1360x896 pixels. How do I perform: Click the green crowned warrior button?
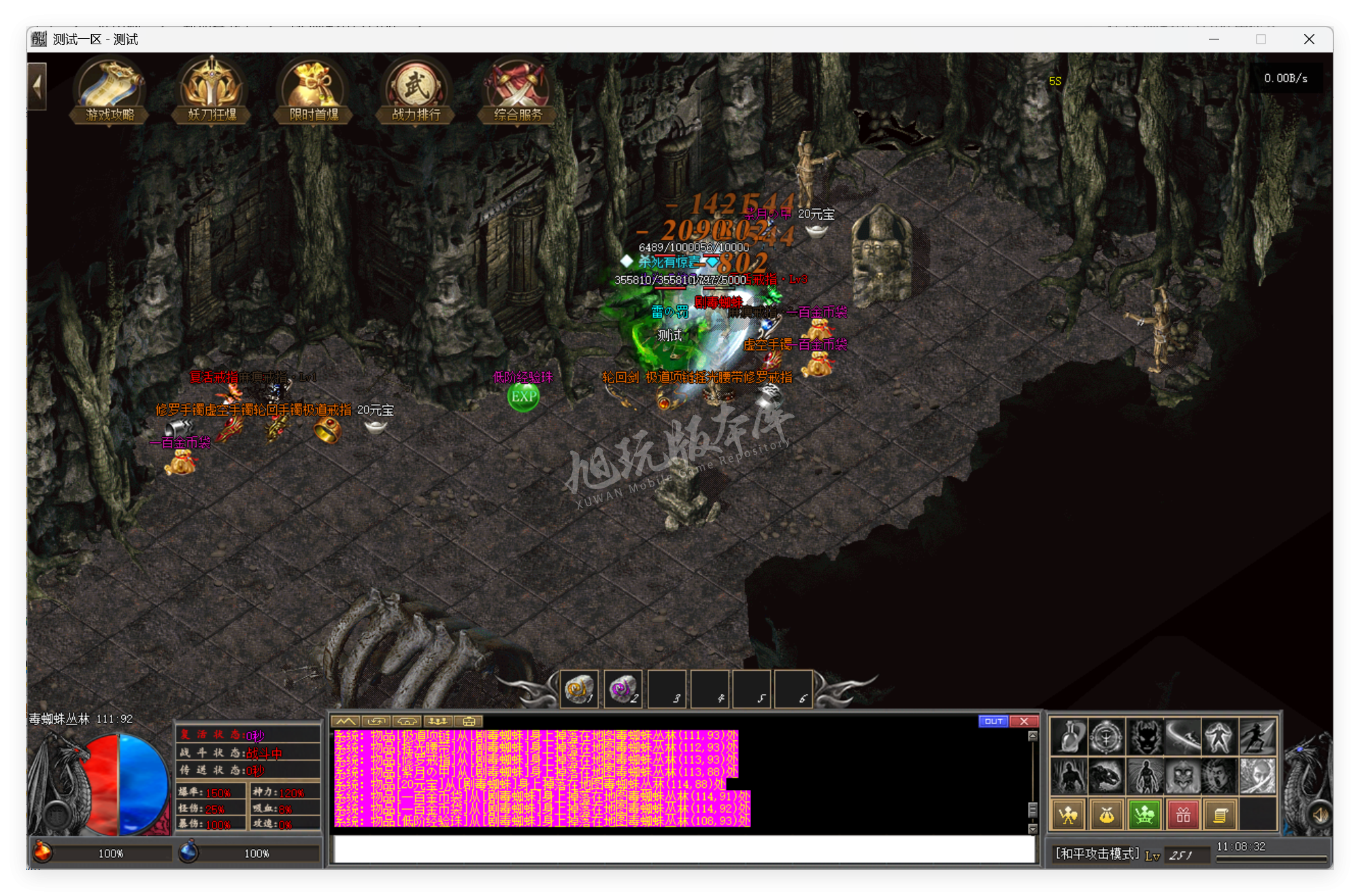[1145, 815]
